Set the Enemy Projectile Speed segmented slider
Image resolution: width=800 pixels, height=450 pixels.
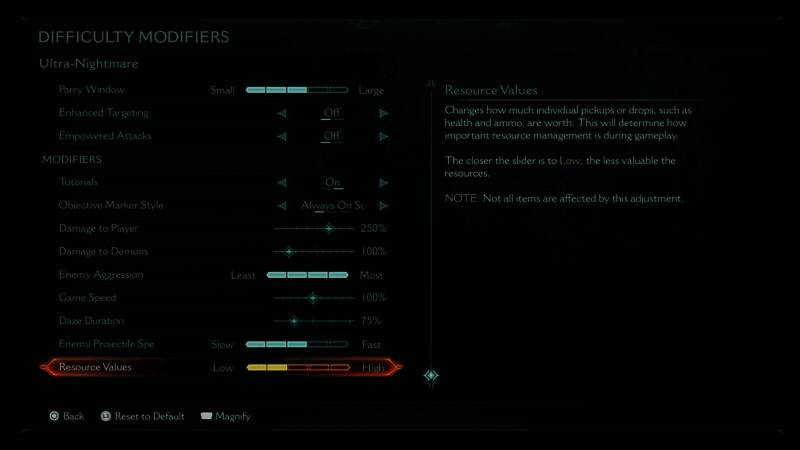tap(297, 345)
